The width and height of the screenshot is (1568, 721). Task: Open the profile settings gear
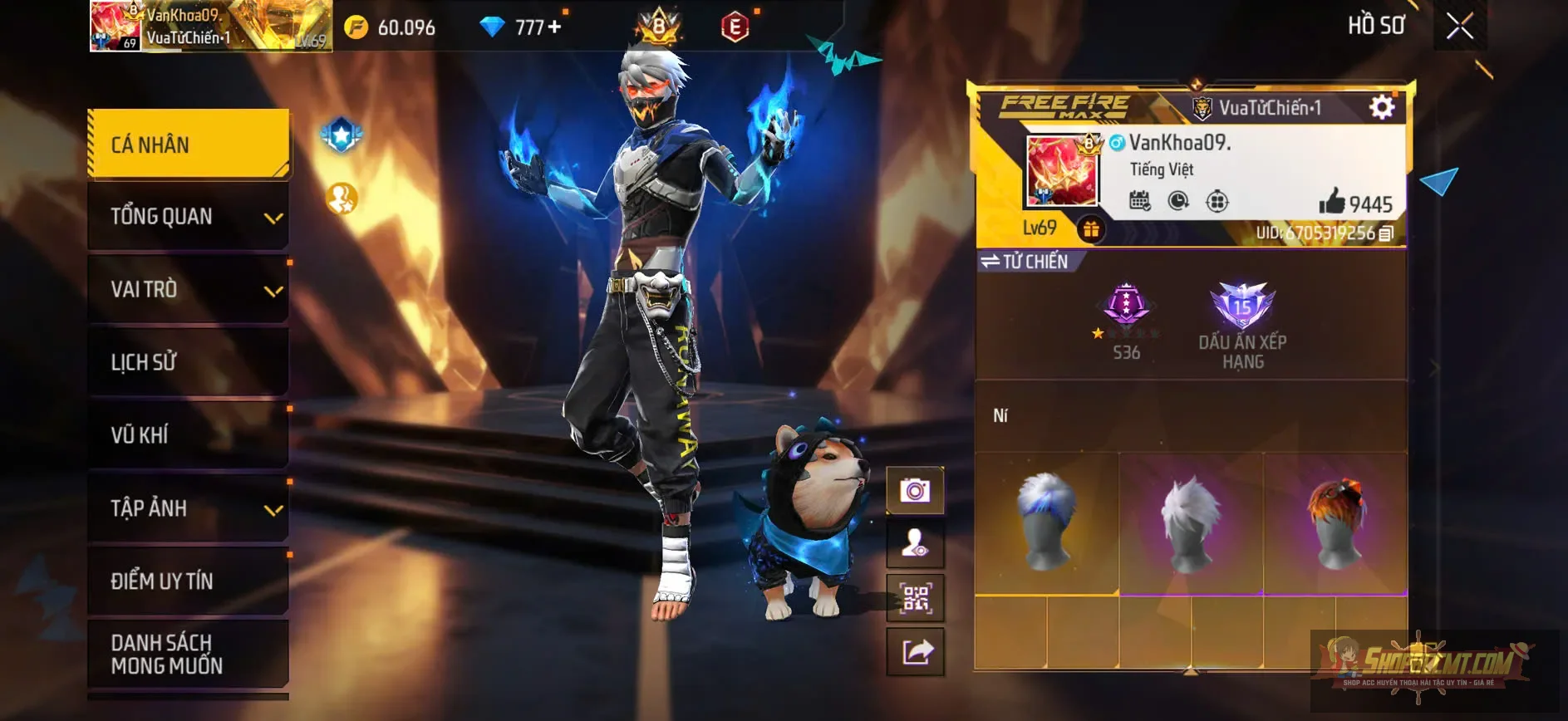1381,106
